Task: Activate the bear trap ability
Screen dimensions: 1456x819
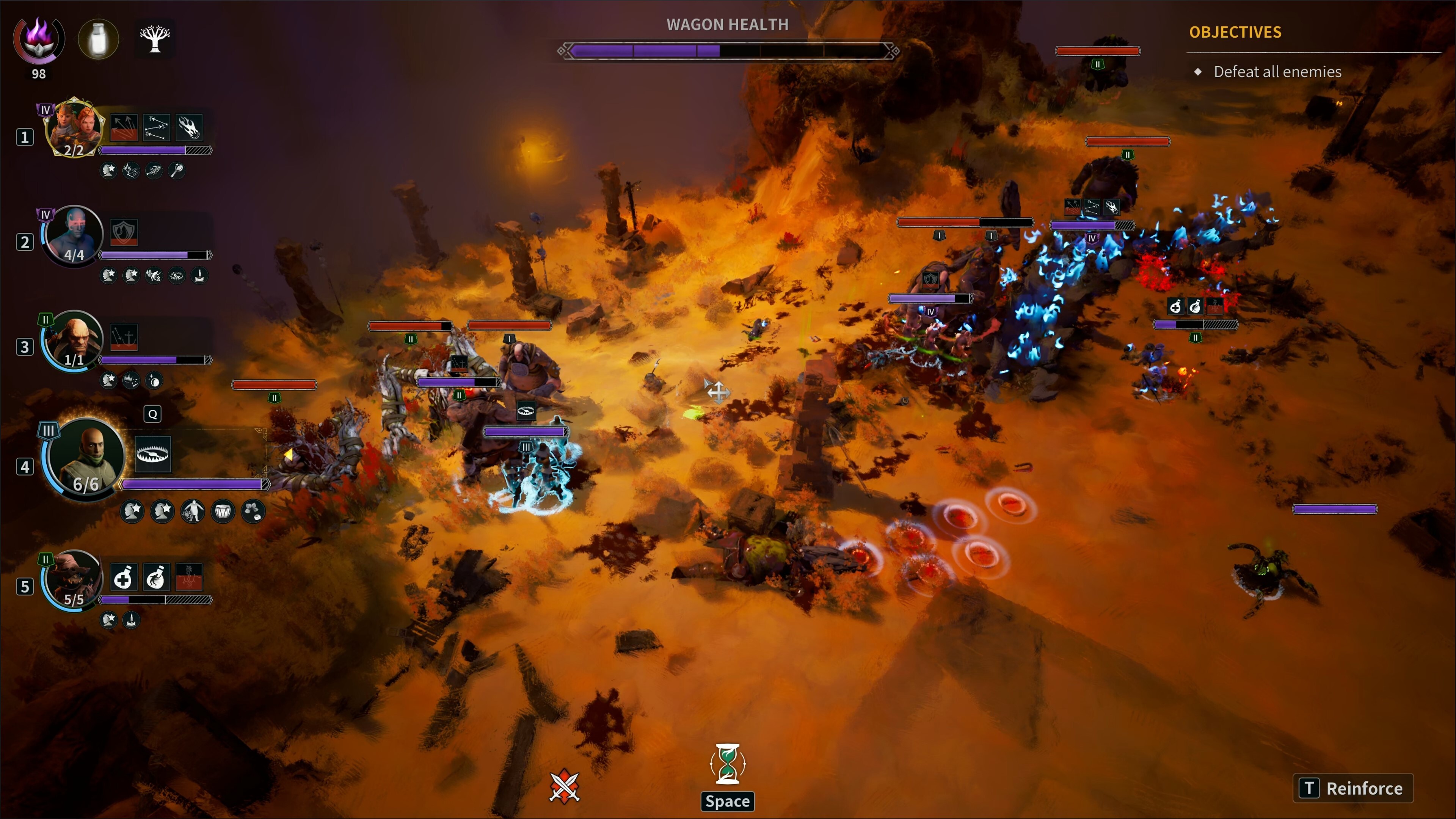Action: tap(152, 454)
